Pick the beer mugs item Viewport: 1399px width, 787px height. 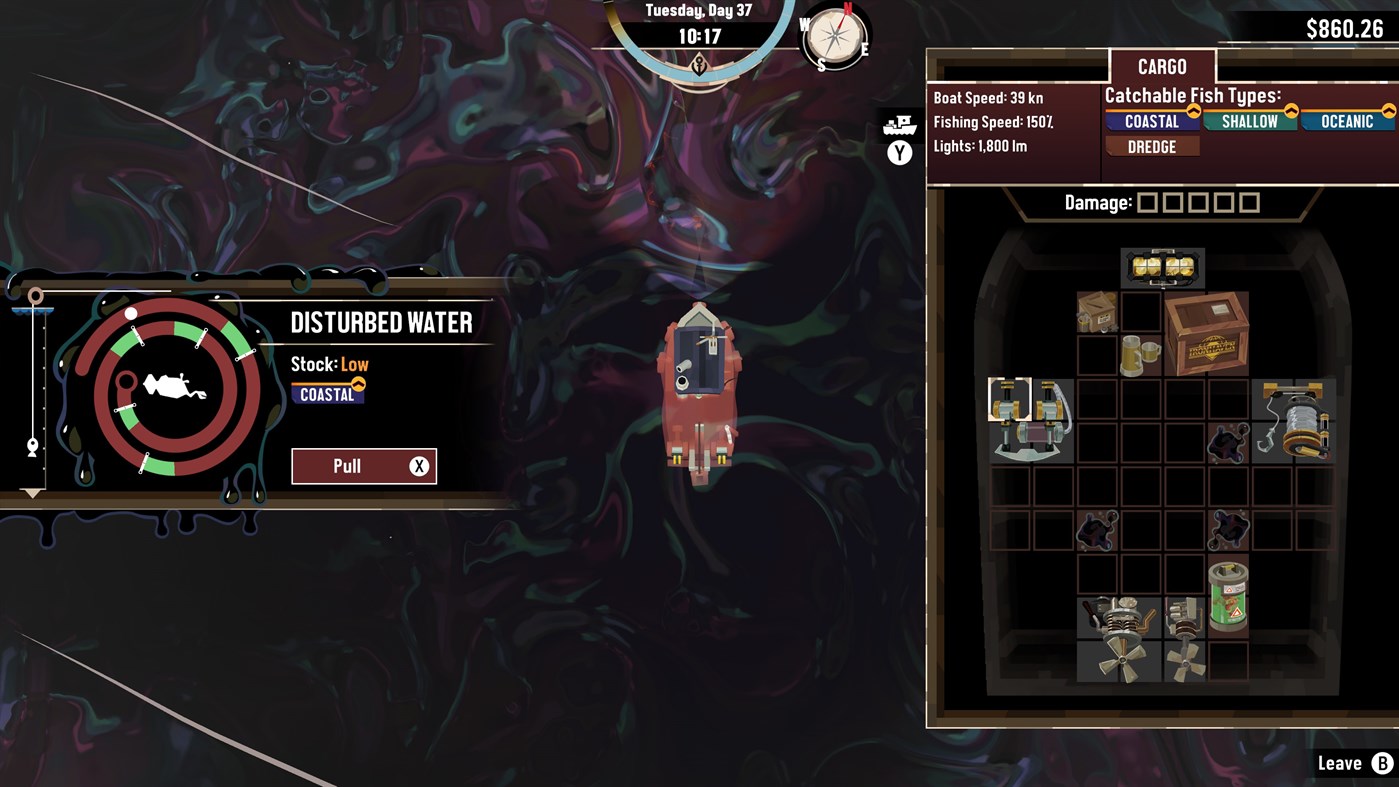coord(1140,355)
